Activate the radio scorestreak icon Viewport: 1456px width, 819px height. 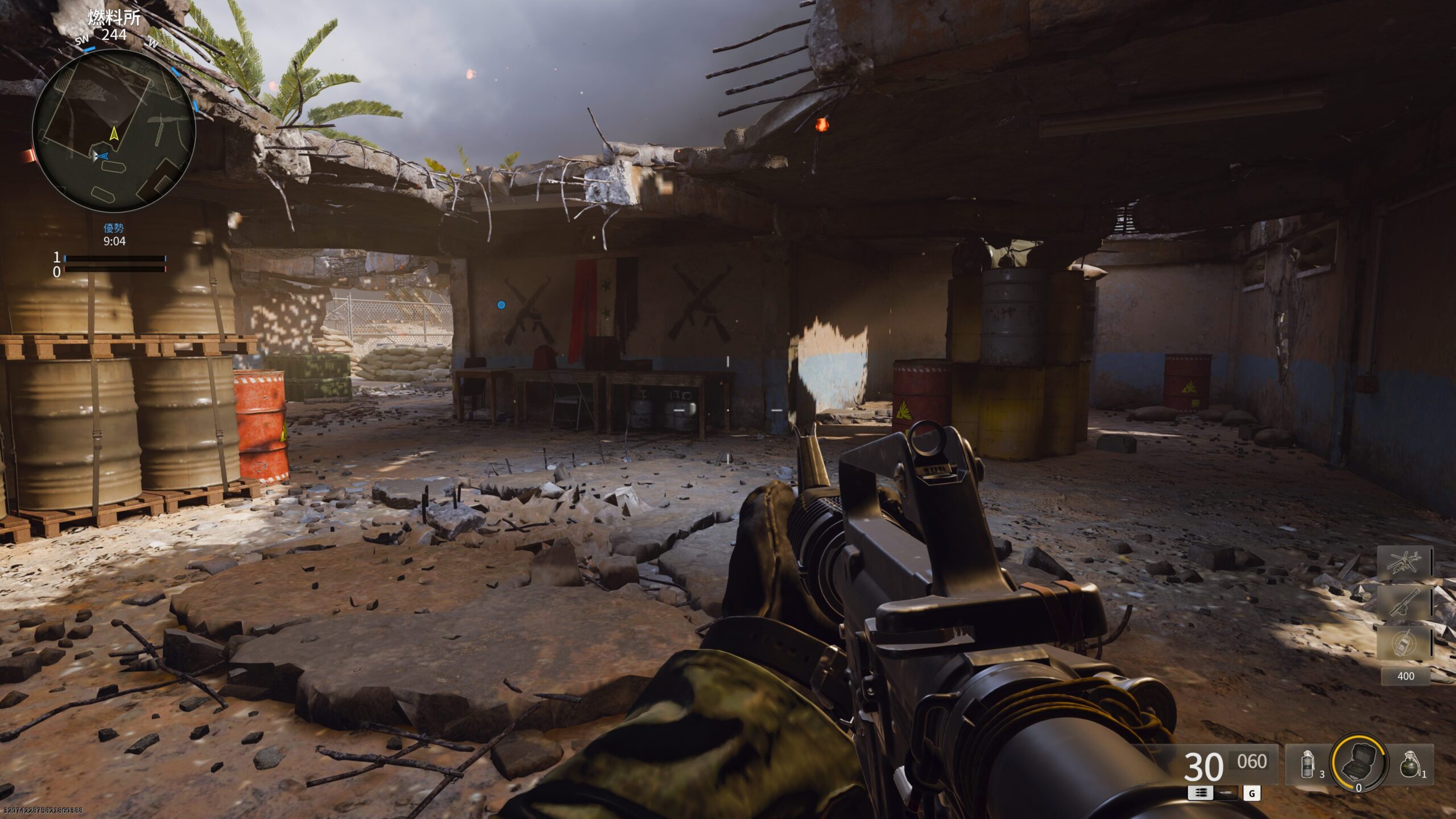[1404, 643]
